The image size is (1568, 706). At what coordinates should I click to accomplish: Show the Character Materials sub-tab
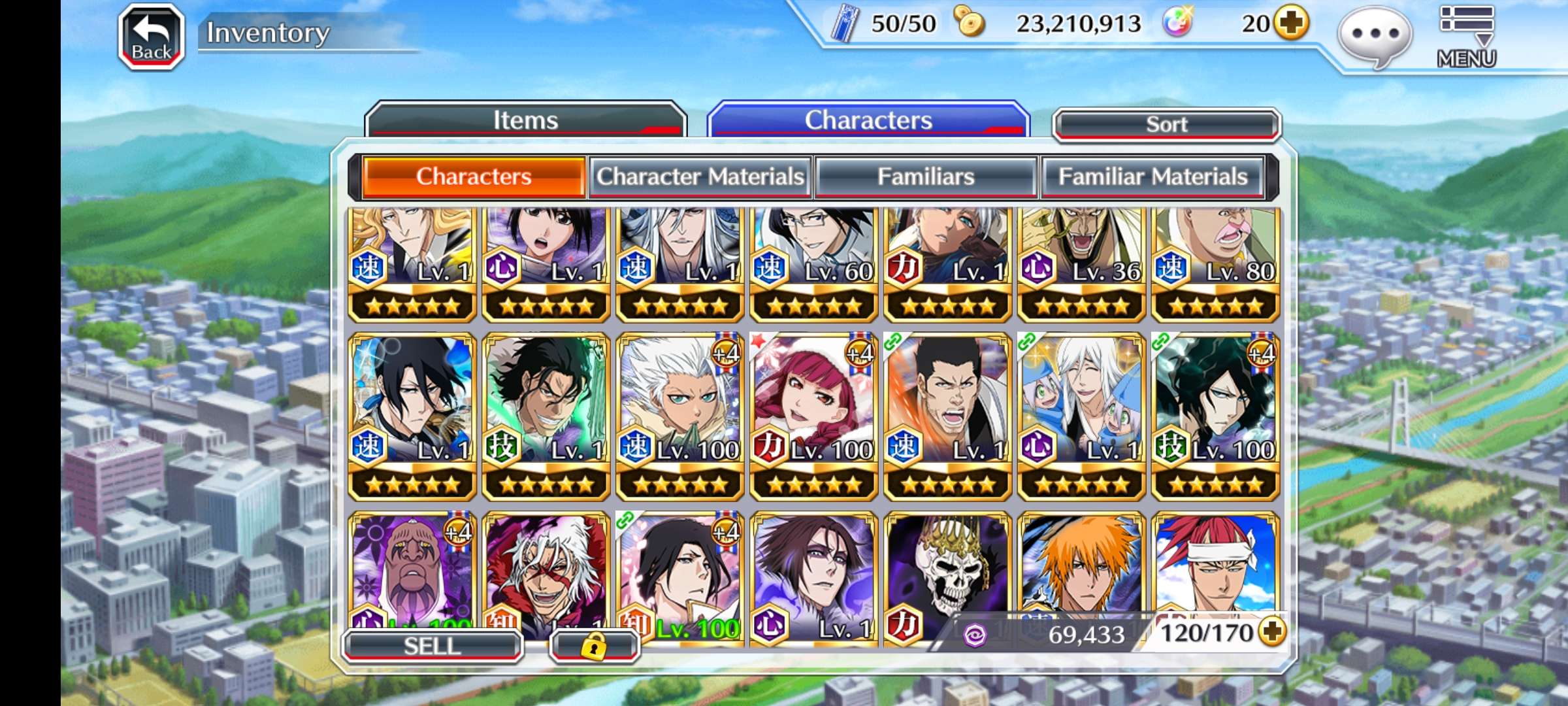tap(700, 176)
